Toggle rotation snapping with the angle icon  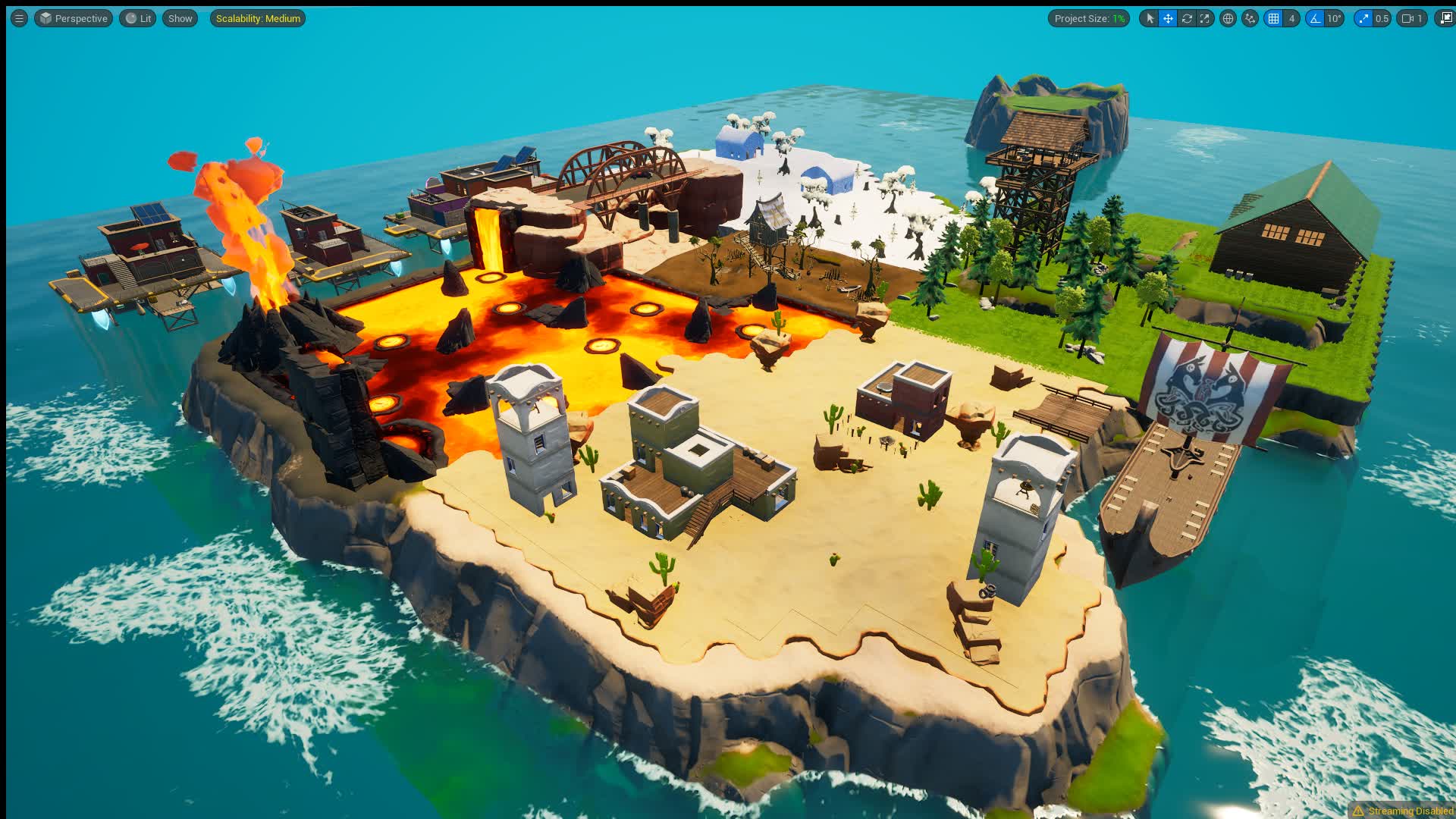[x=1316, y=18]
